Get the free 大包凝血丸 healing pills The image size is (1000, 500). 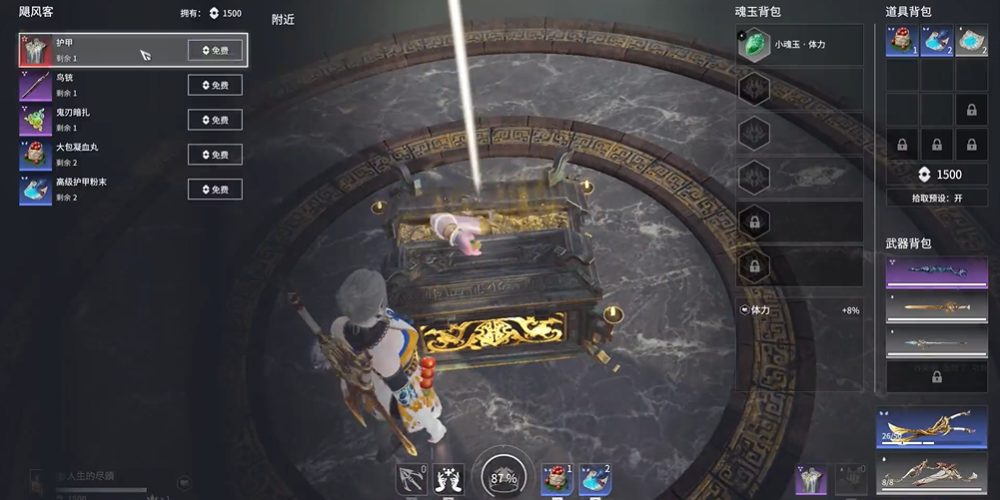pyautogui.click(x=215, y=155)
